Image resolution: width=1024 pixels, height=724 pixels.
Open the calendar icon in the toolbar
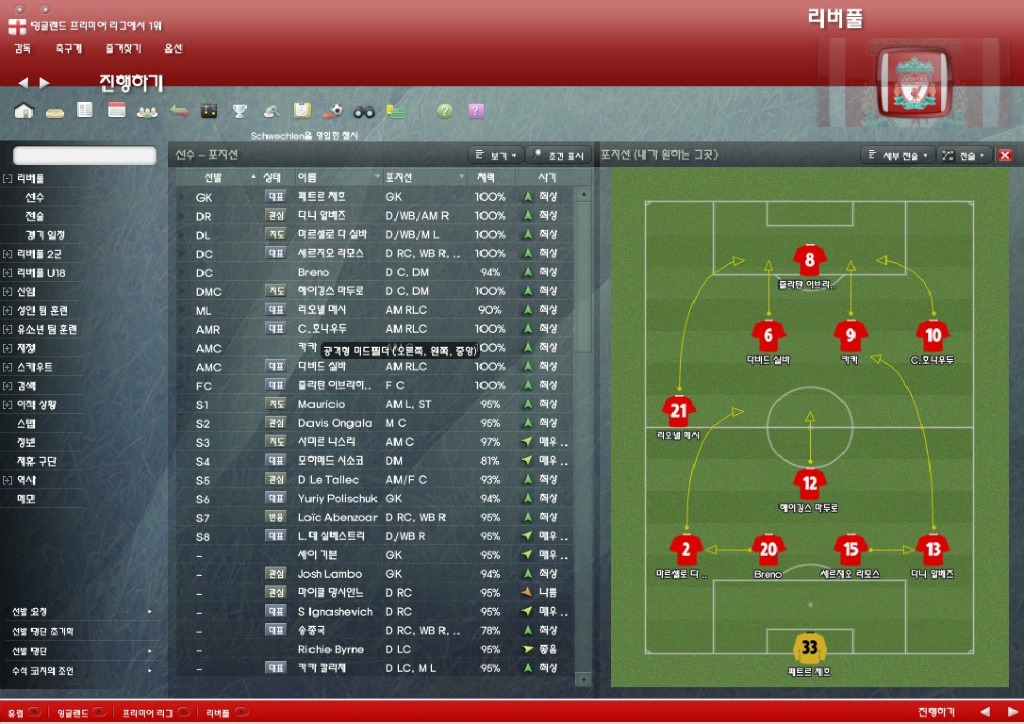click(x=117, y=111)
